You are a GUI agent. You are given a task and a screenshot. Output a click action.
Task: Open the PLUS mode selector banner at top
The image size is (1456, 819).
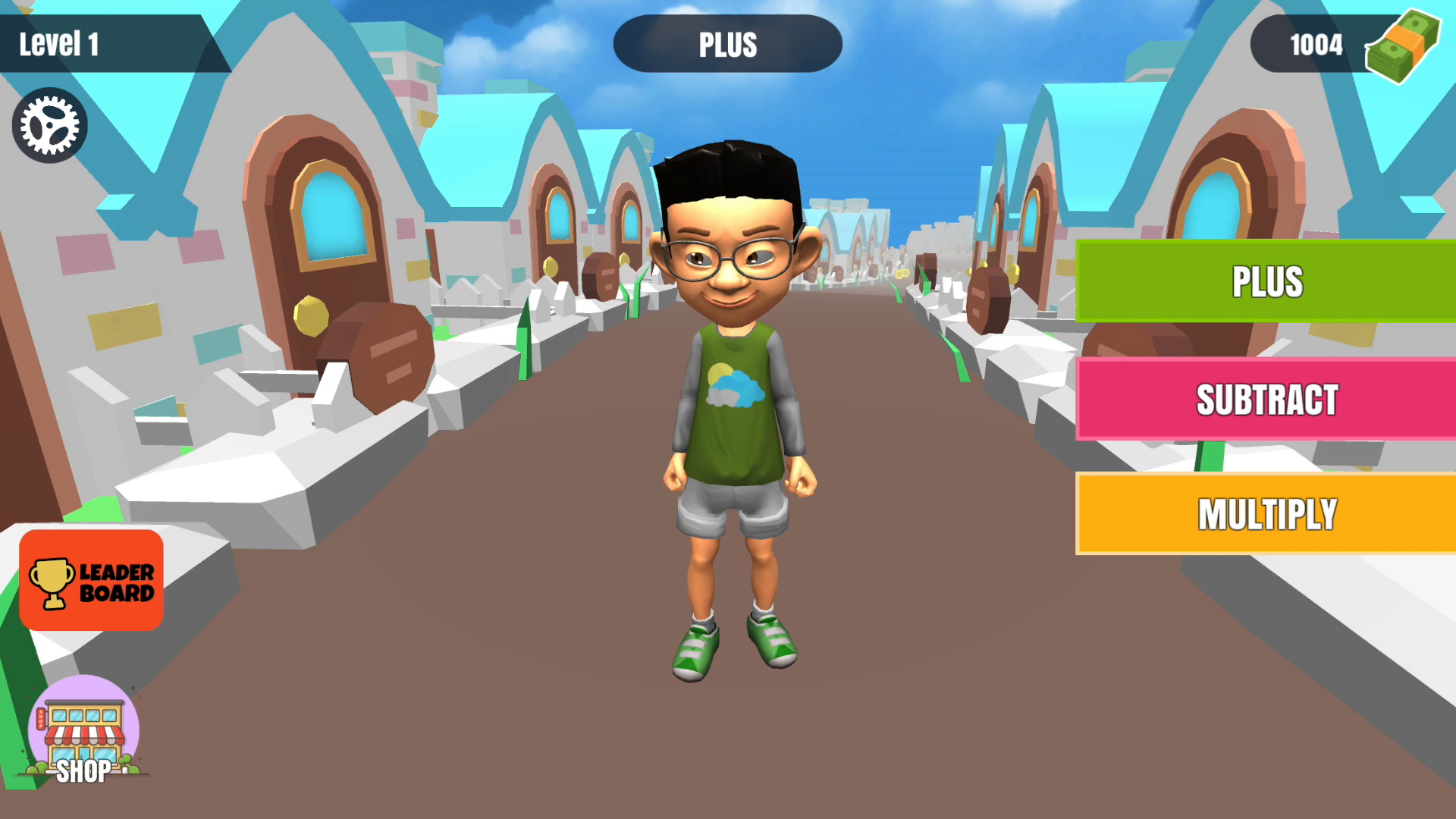pyautogui.click(x=727, y=45)
